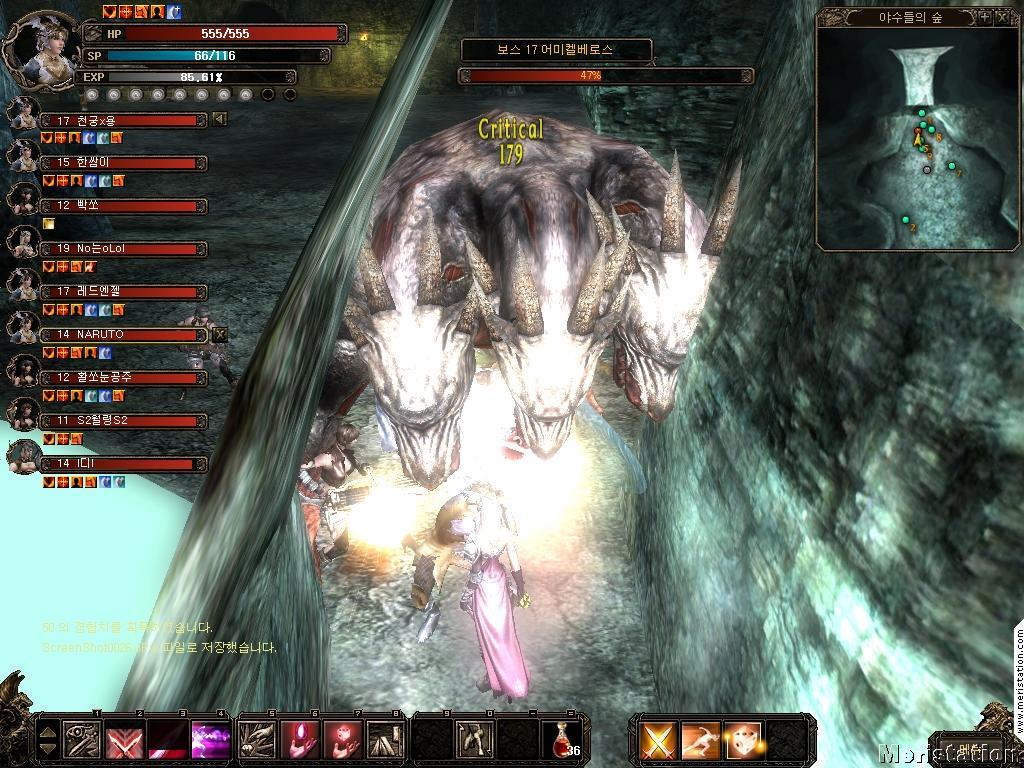This screenshot has height=768, width=1024.
Task: Use the running figure skill on the right bar
Action: [x=701, y=740]
